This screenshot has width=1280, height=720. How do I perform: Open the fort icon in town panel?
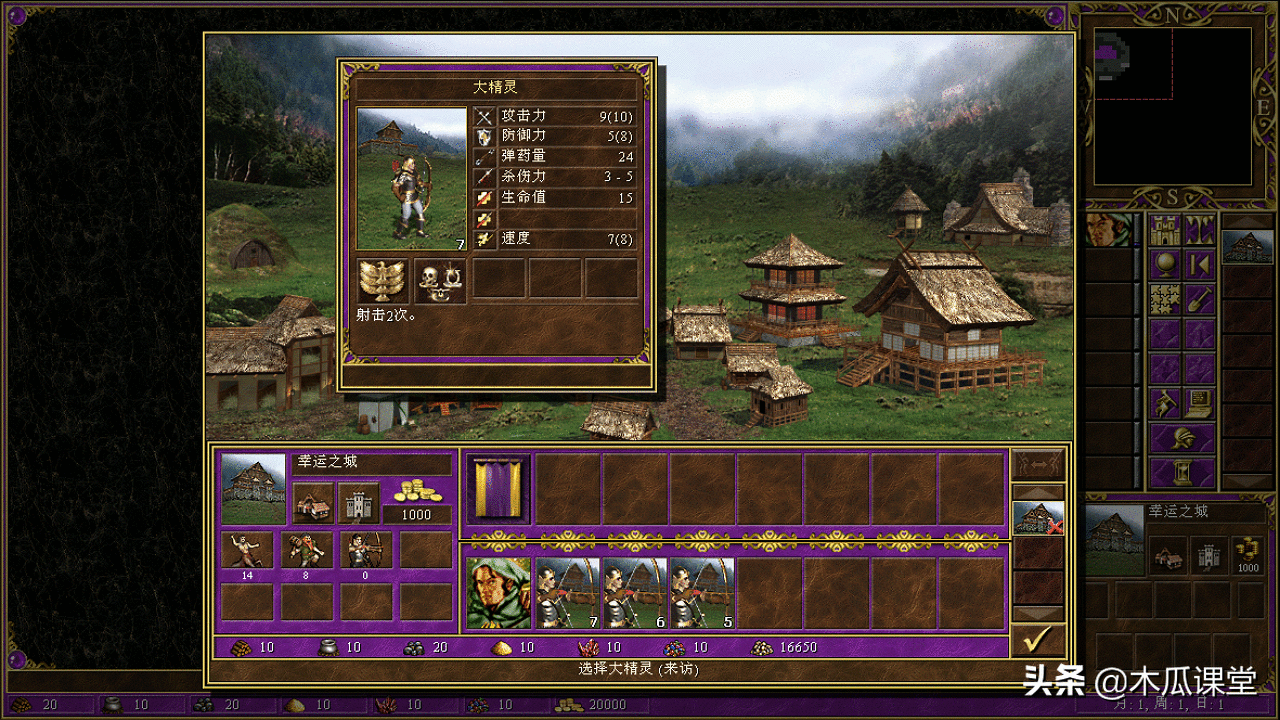coord(358,503)
